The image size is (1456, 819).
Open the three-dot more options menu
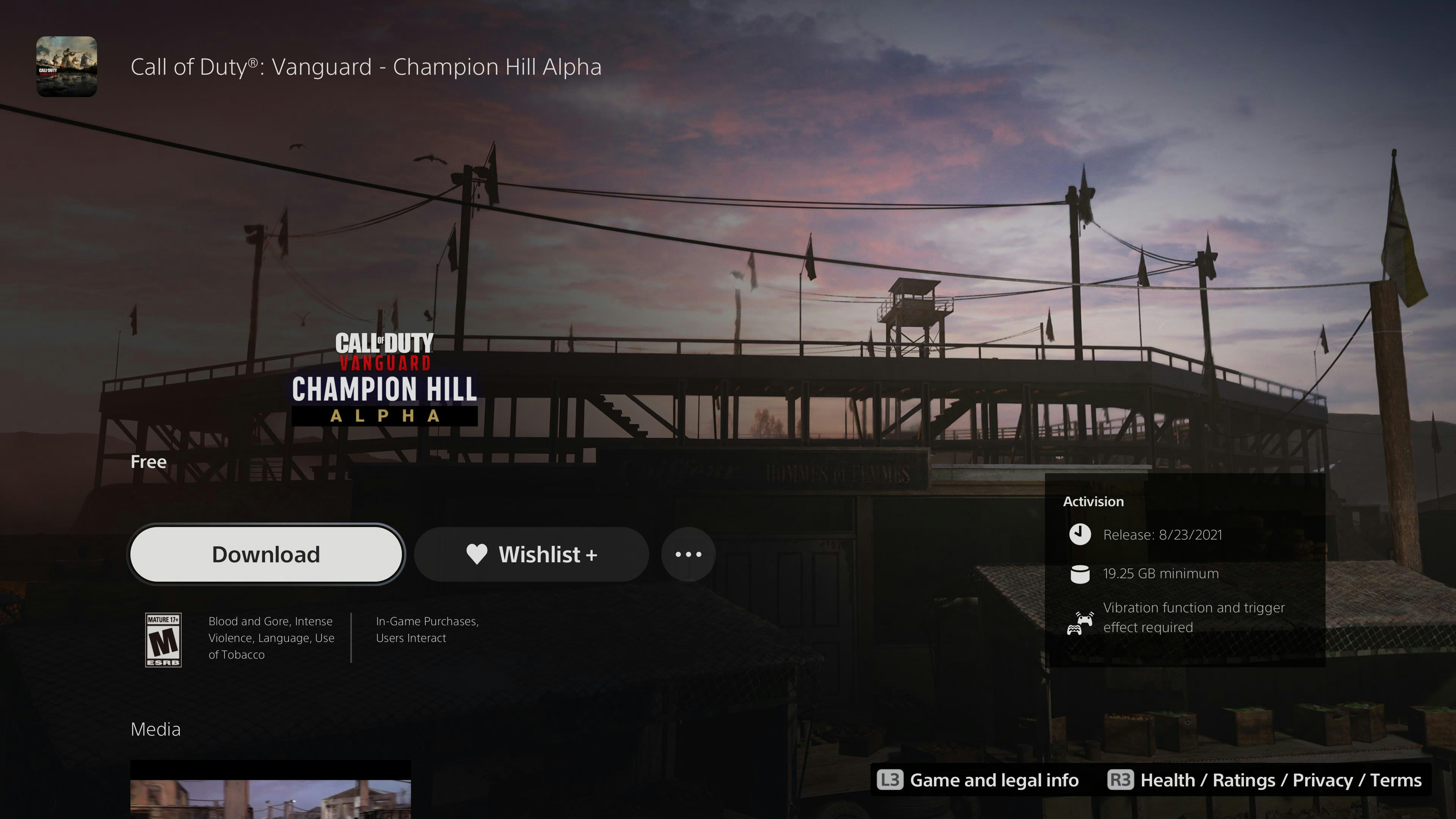689,554
